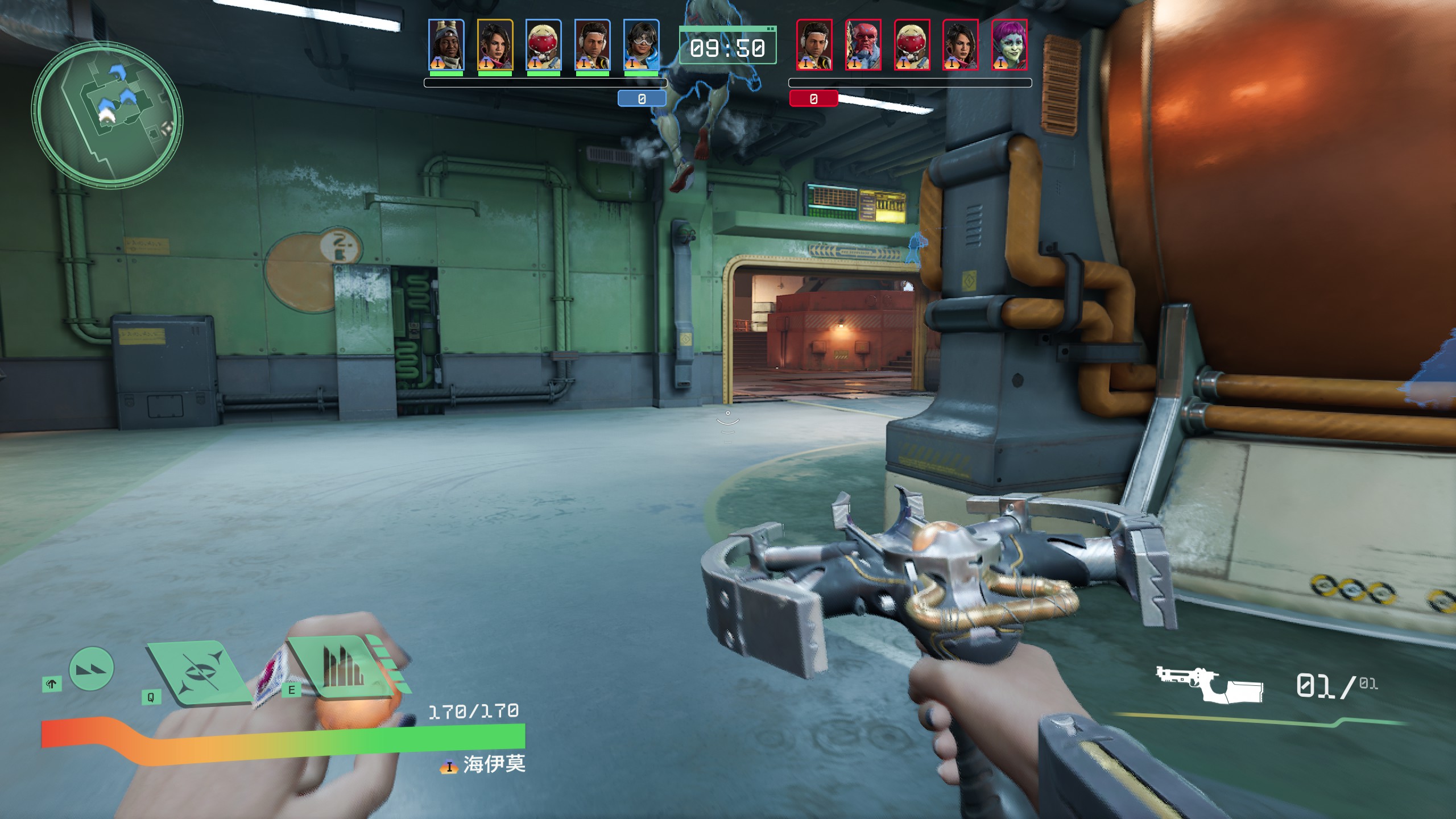Trigger the E spiked-bars ability icon

click(343, 667)
